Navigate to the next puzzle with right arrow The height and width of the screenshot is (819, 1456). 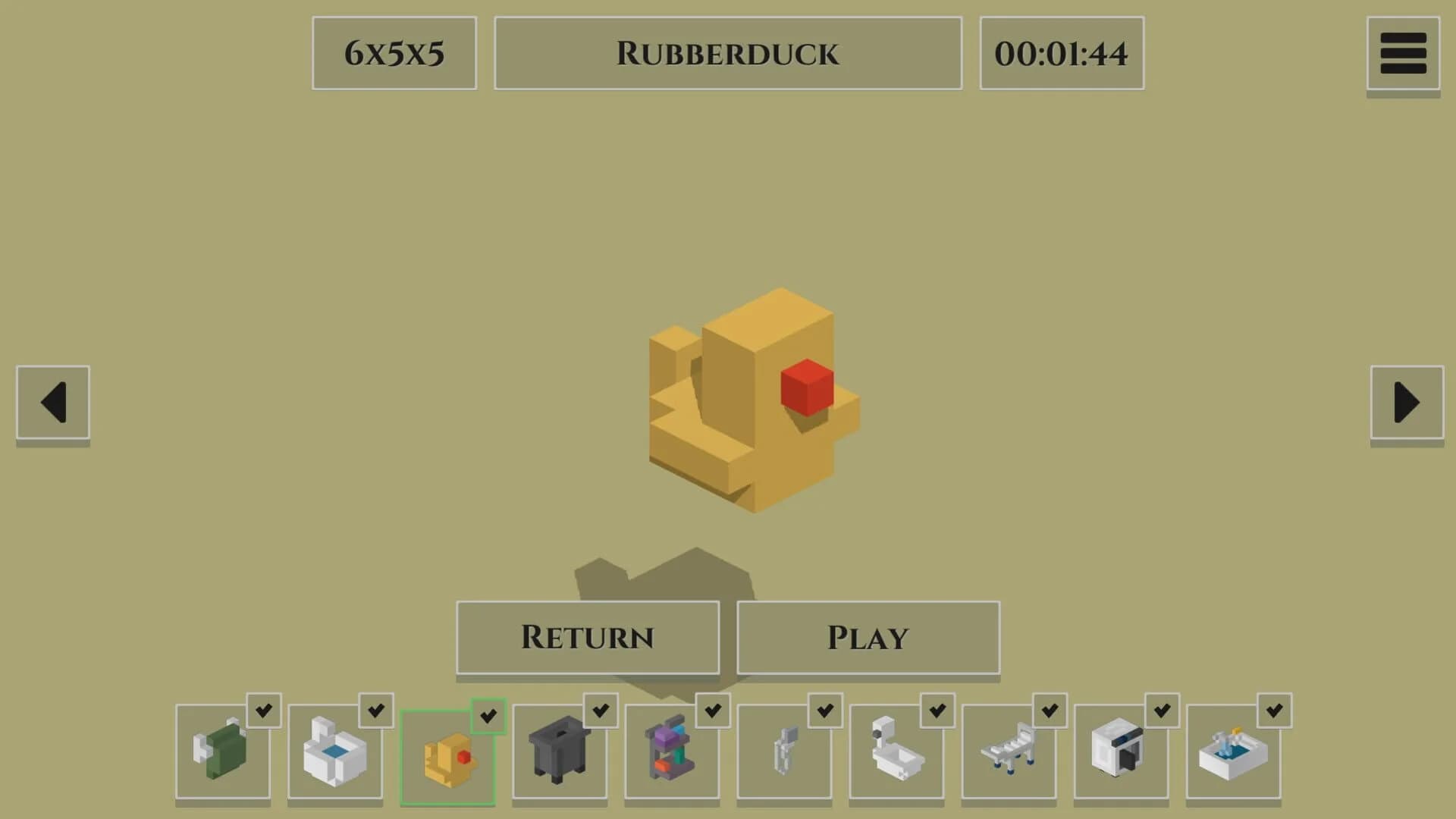click(x=1406, y=402)
